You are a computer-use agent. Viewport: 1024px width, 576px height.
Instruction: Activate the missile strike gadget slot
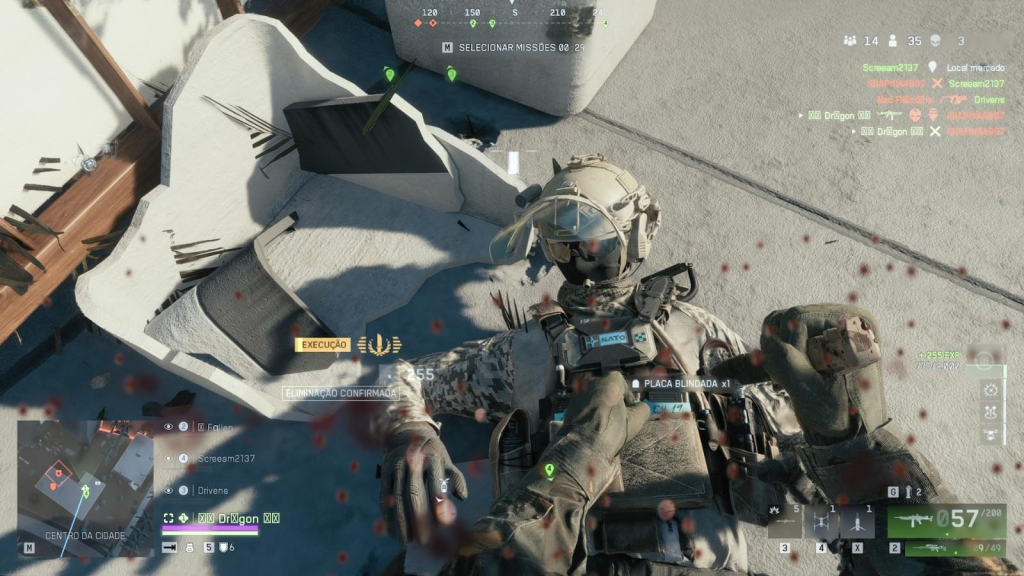857,521
